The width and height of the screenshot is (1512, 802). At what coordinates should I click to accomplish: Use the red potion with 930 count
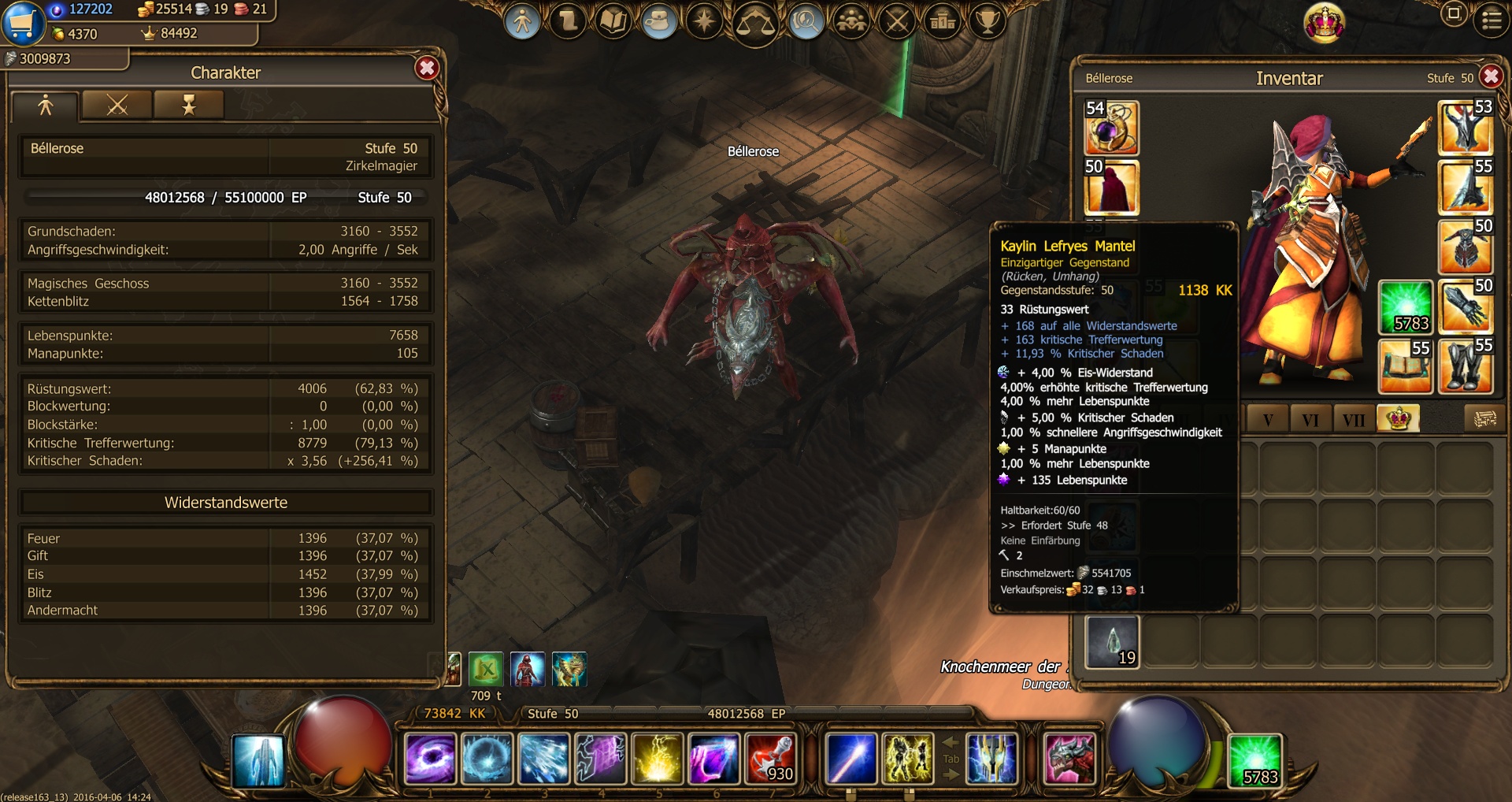tap(771, 759)
